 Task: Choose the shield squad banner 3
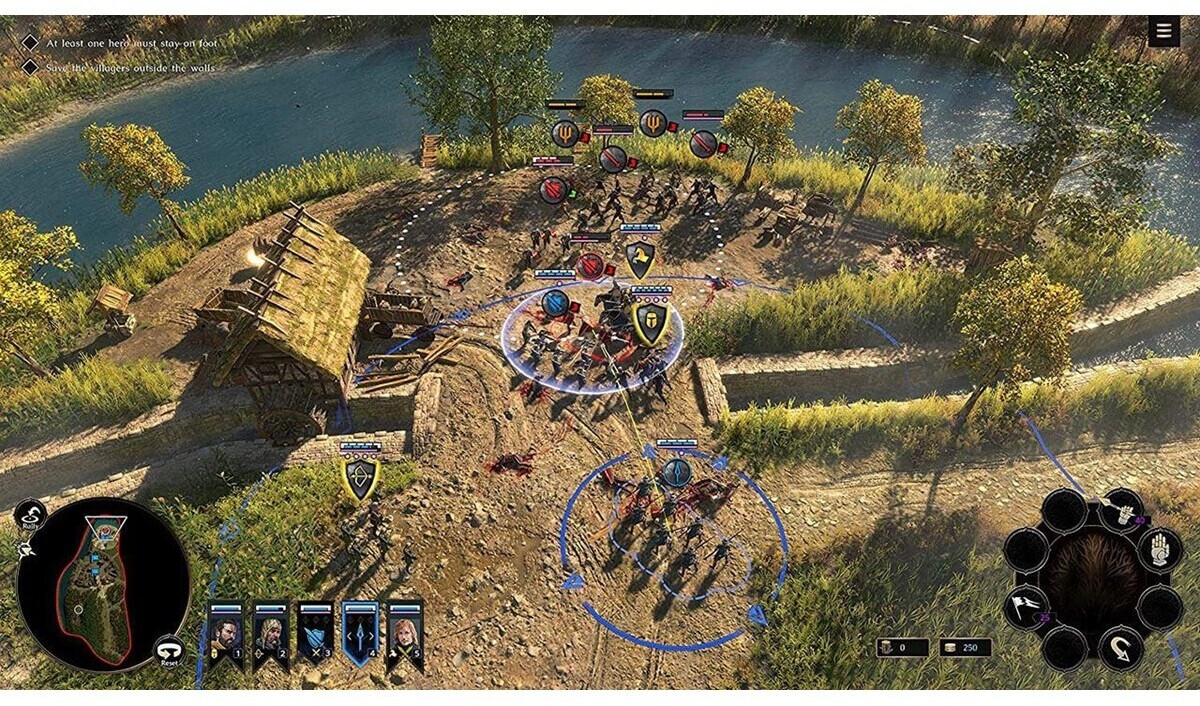click(x=315, y=634)
